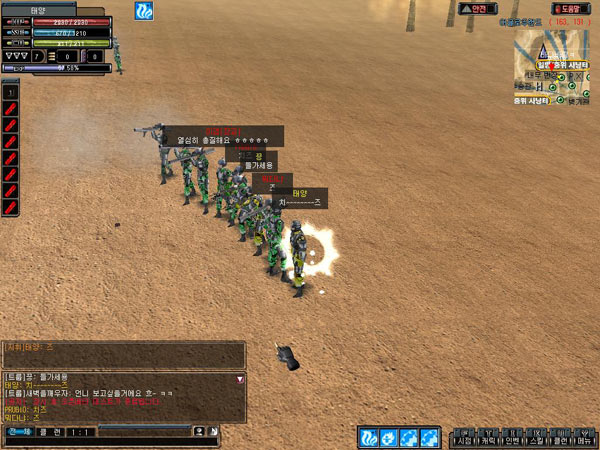Click the chat log scroll arrow
Image resolution: width=600 pixels, height=450 pixels.
(239, 380)
